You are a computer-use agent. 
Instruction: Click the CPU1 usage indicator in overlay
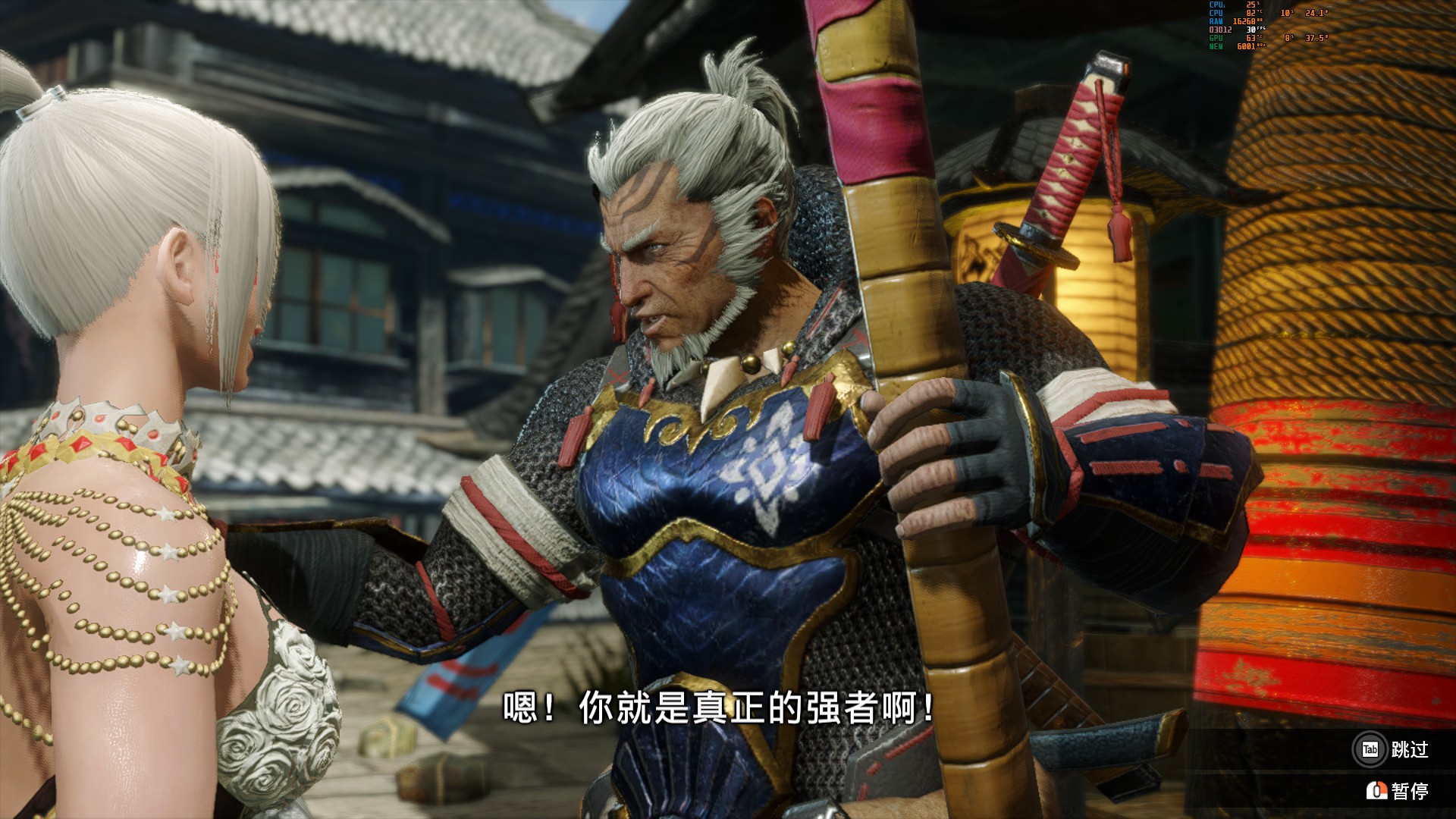pos(1217,5)
